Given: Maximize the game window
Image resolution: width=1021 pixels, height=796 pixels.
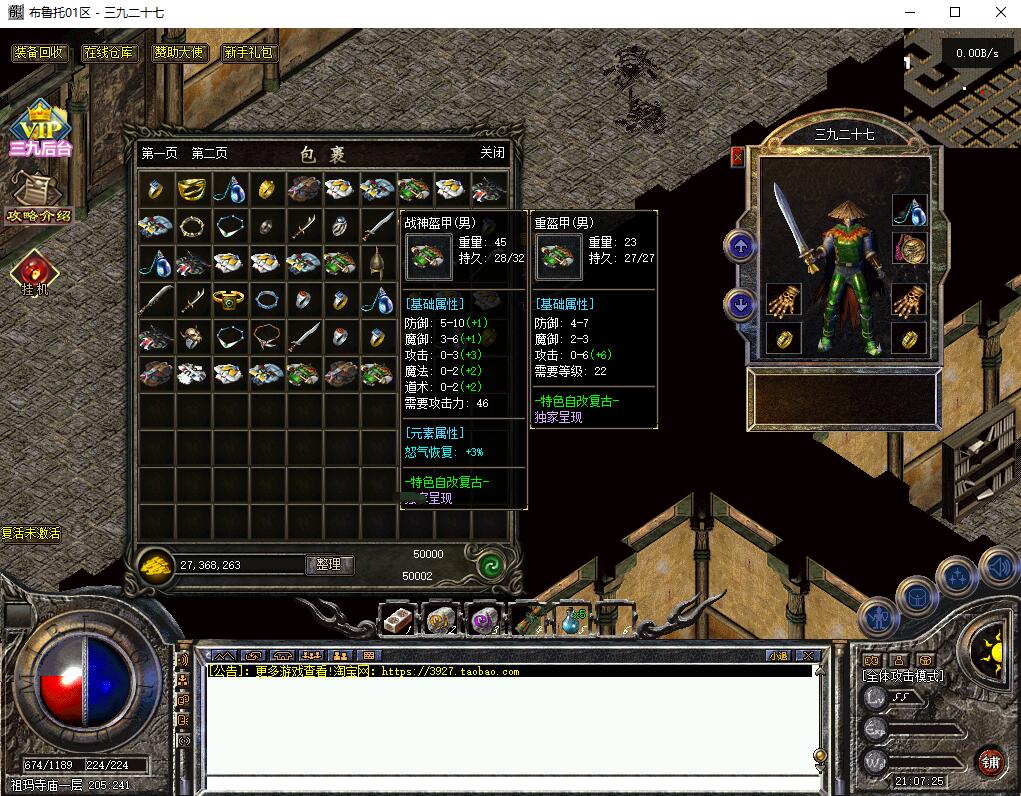Looking at the screenshot, I should click(x=955, y=12).
